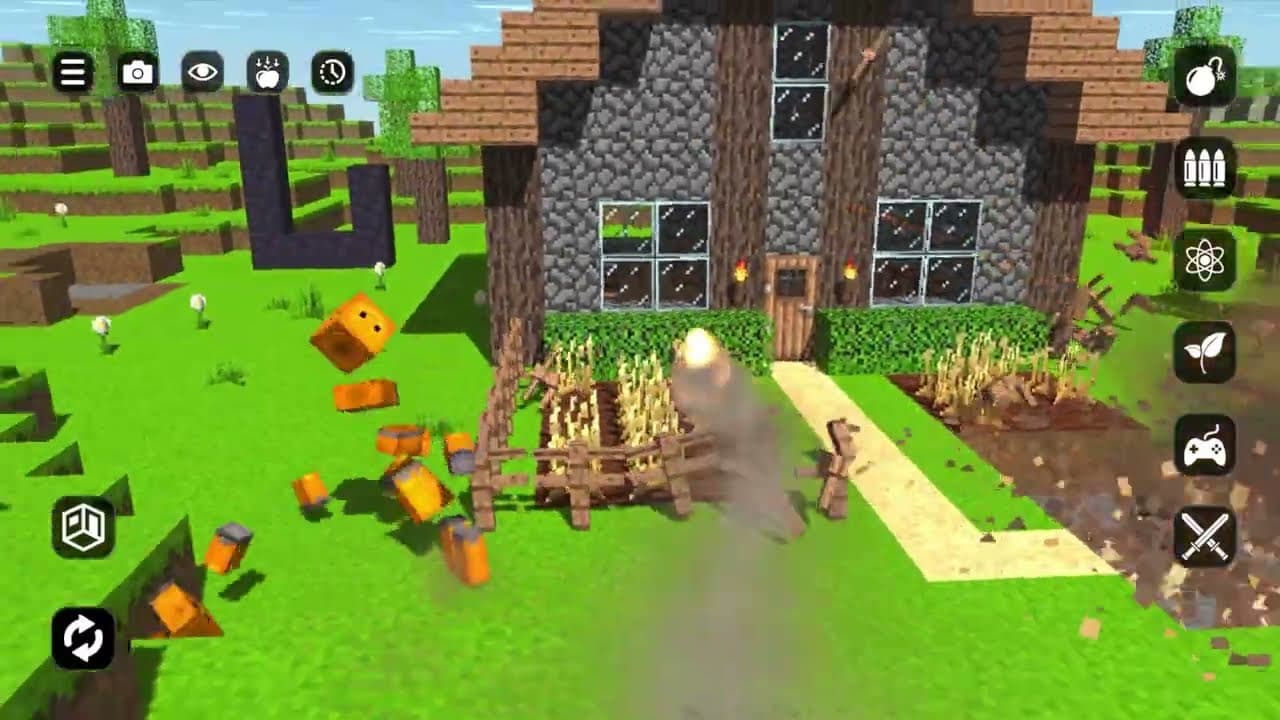
Task: Toggle the day-night cycle clock
Action: [x=331, y=70]
